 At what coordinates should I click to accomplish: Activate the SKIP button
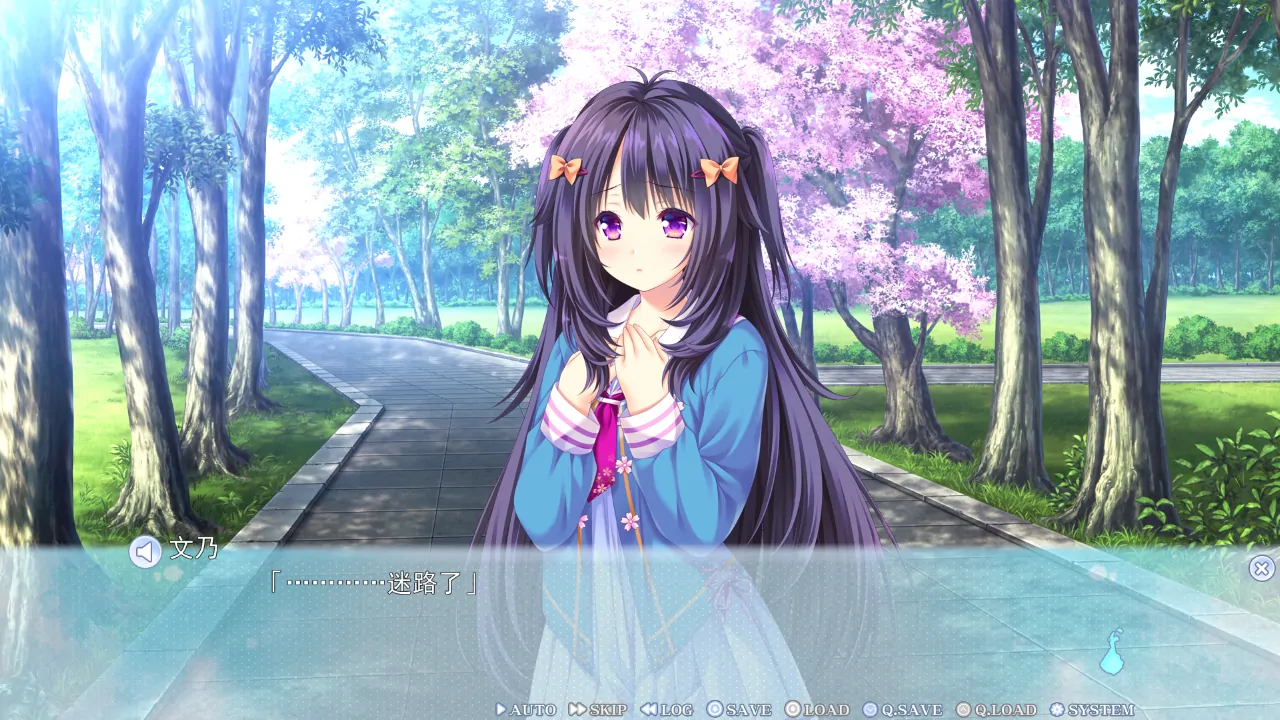pyautogui.click(x=598, y=710)
